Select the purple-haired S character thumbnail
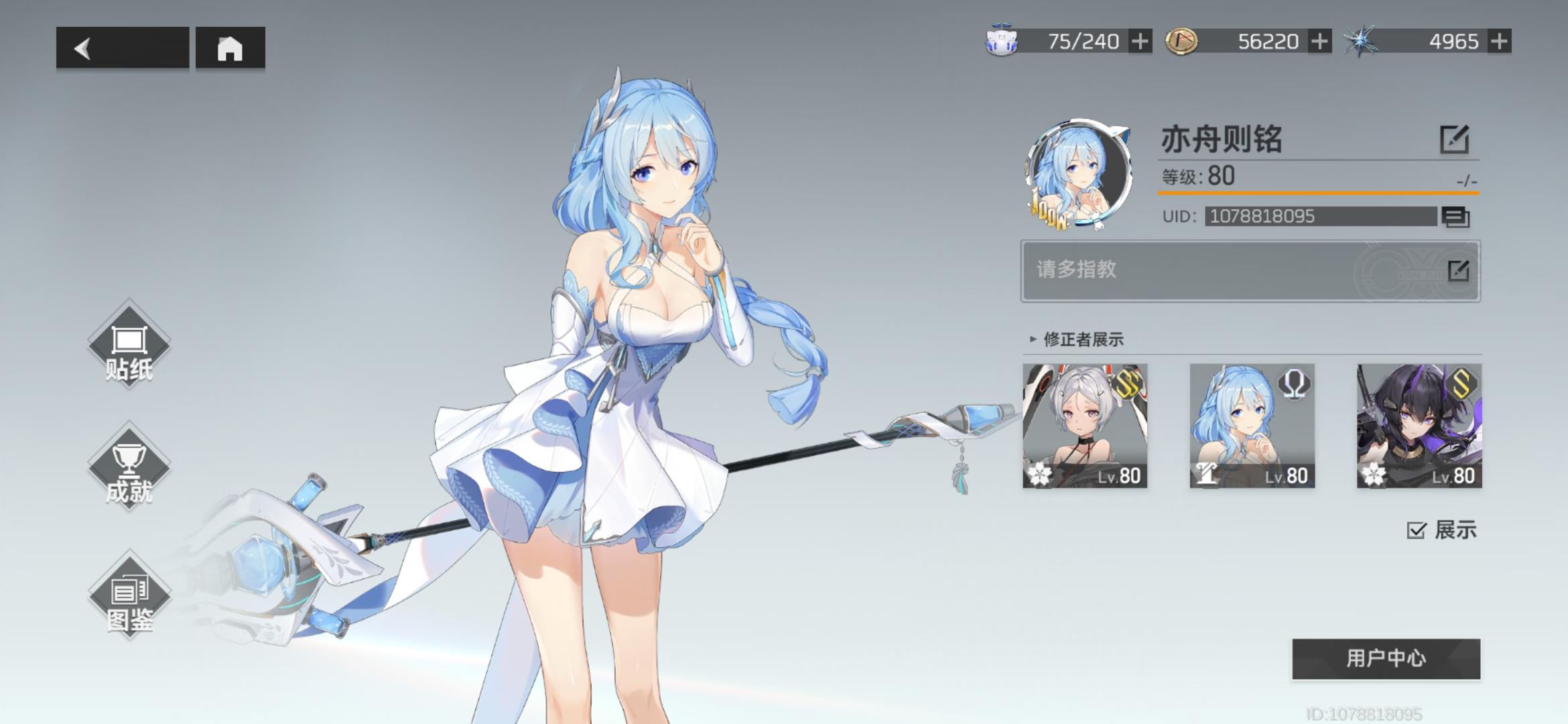Screen dimensions: 1568x724 [x=1421, y=427]
